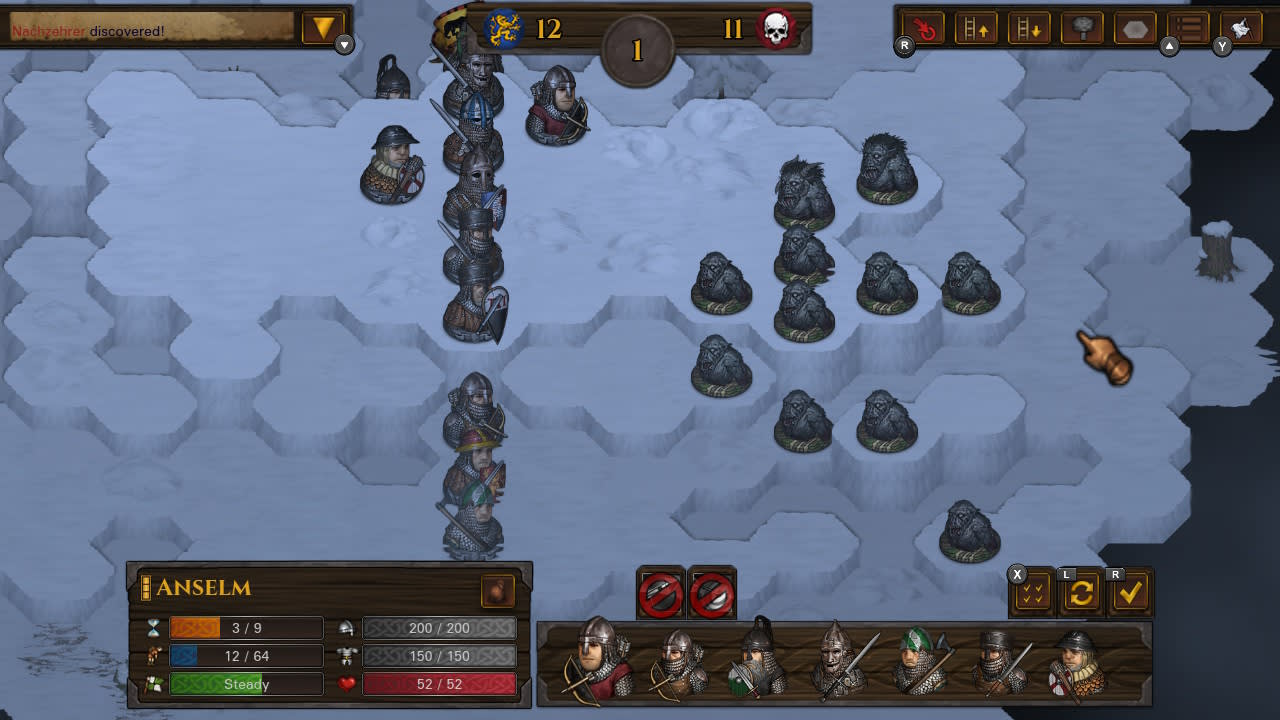Toggle the wait turn option marked X

tap(1031, 592)
